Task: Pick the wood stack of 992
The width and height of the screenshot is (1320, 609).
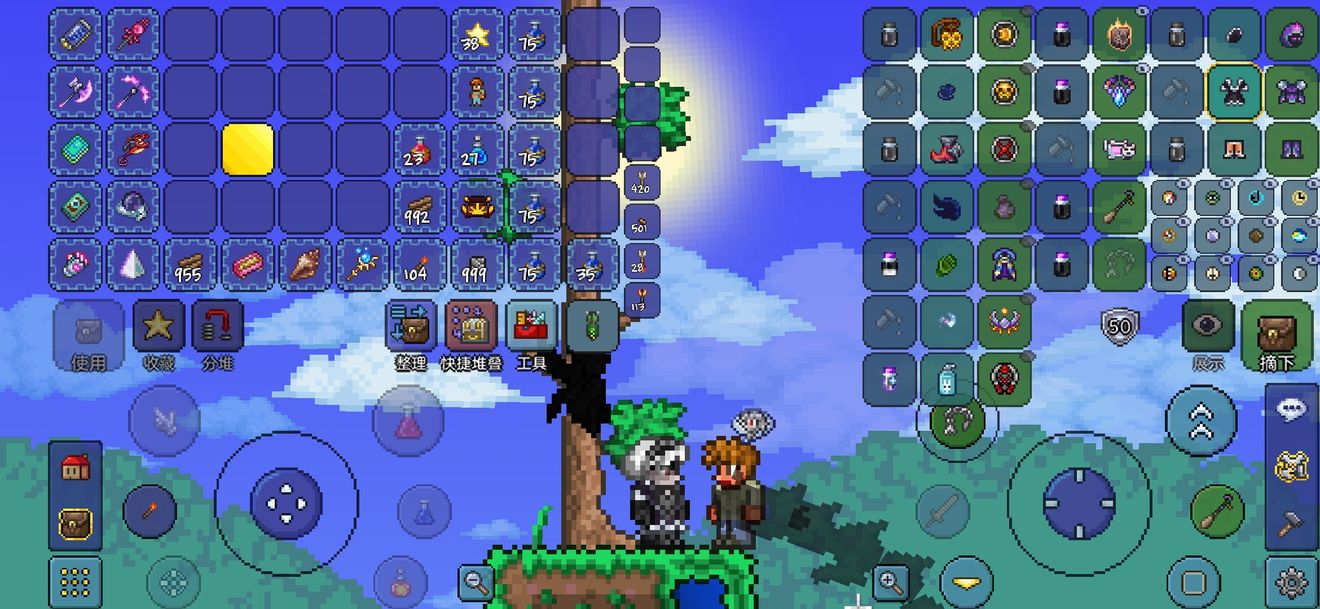Action: (x=419, y=208)
